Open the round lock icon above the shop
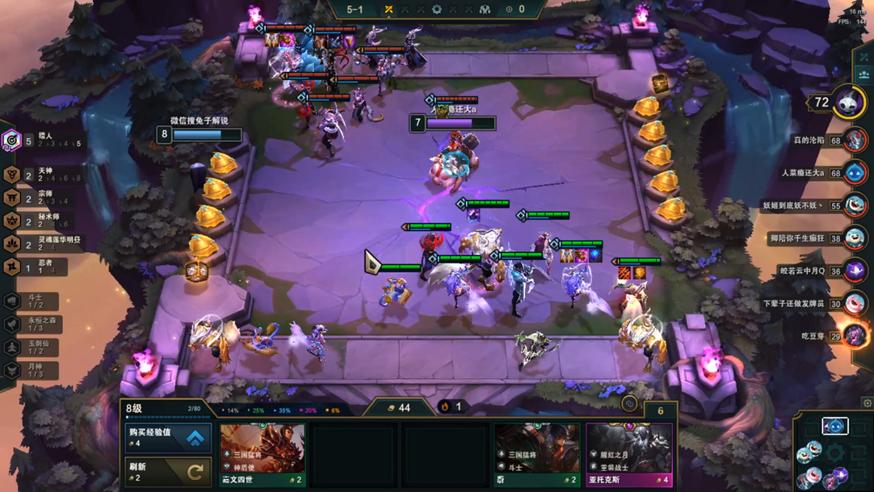This screenshot has width=874, height=492. [x=629, y=404]
